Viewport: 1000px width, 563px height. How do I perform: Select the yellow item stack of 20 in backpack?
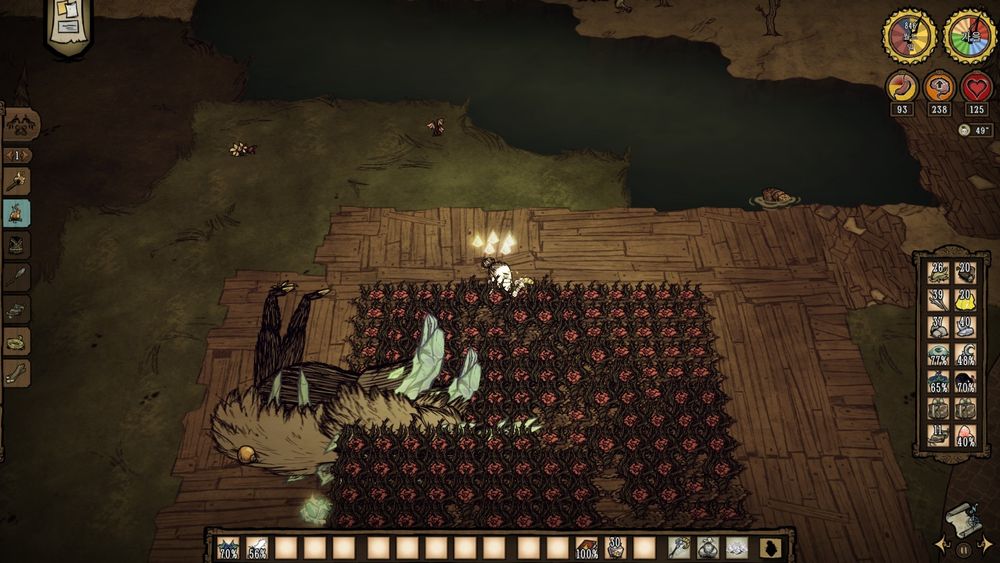click(x=965, y=301)
